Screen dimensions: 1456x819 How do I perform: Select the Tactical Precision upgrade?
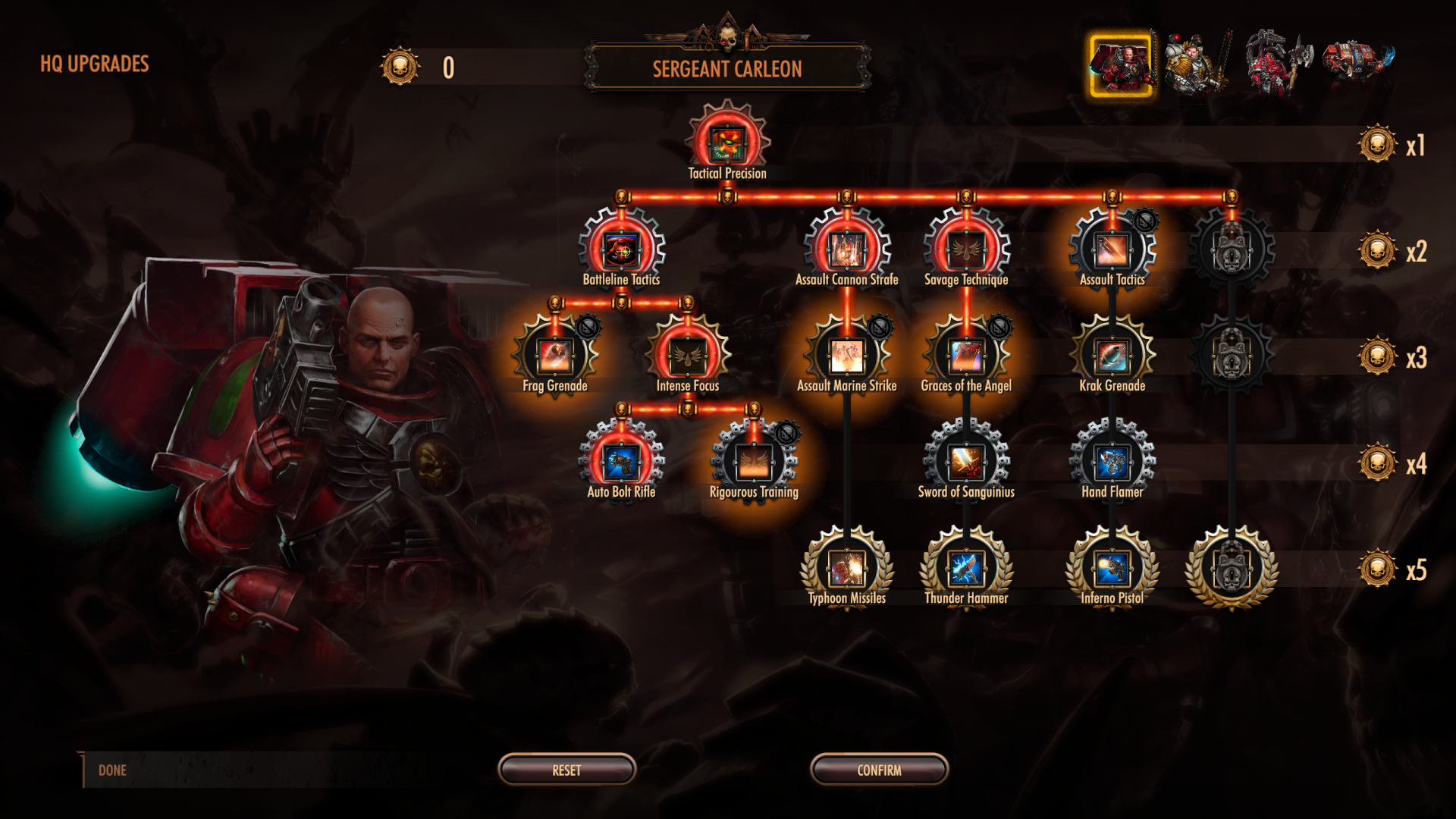pos(727,143)
